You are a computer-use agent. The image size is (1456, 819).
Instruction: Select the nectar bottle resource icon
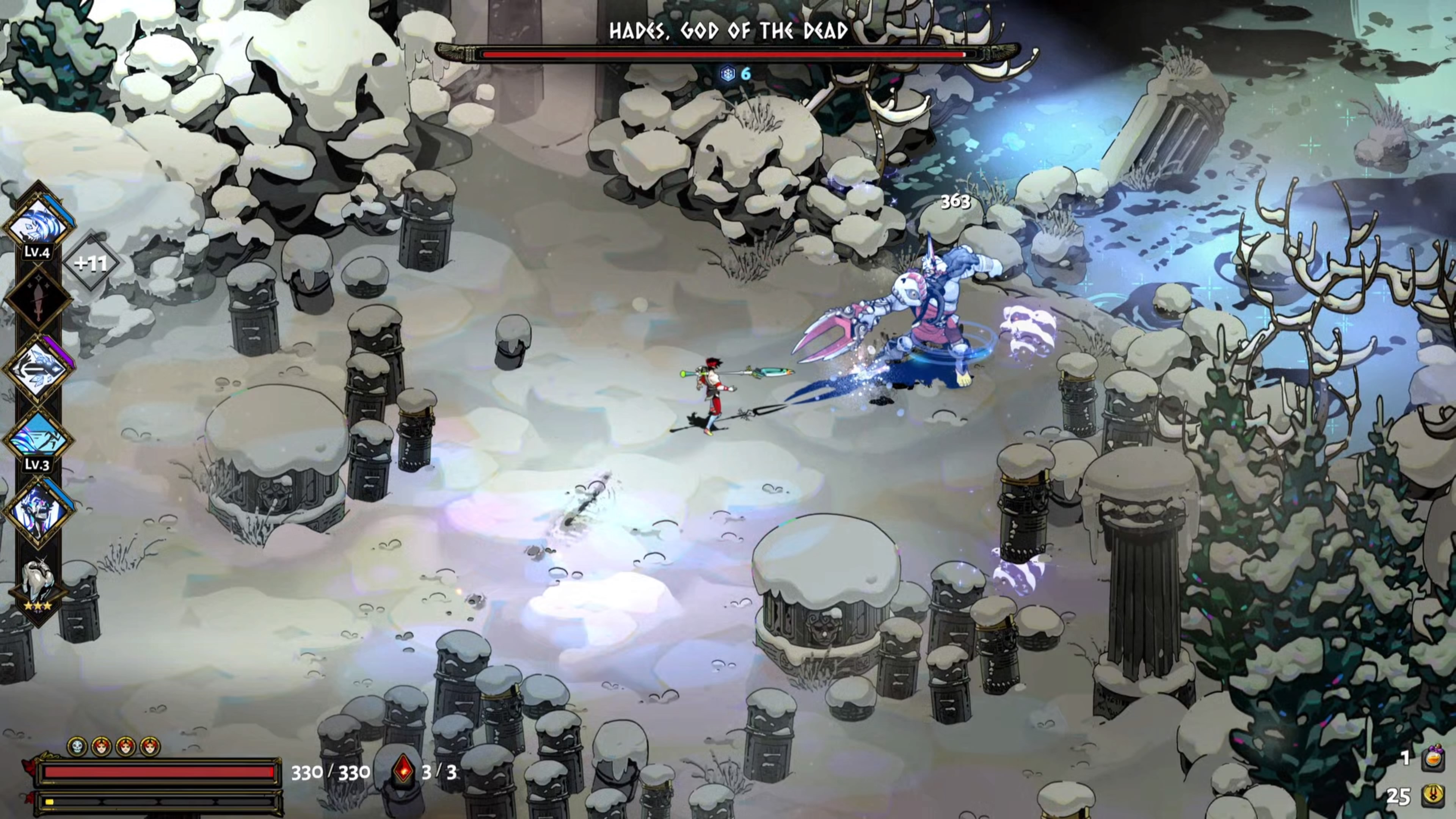pyautogui.click(x=1433, y=758)
